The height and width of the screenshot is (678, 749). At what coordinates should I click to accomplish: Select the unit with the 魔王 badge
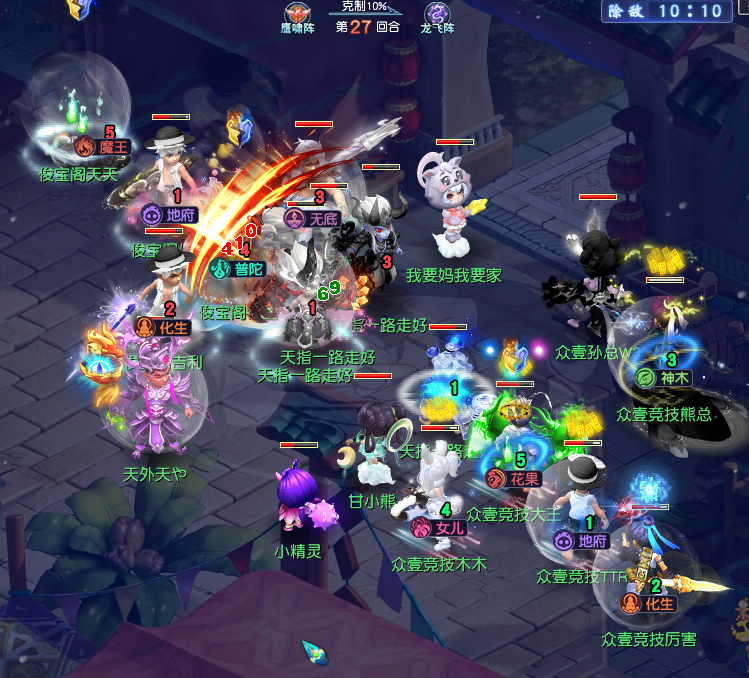point(103,147)
